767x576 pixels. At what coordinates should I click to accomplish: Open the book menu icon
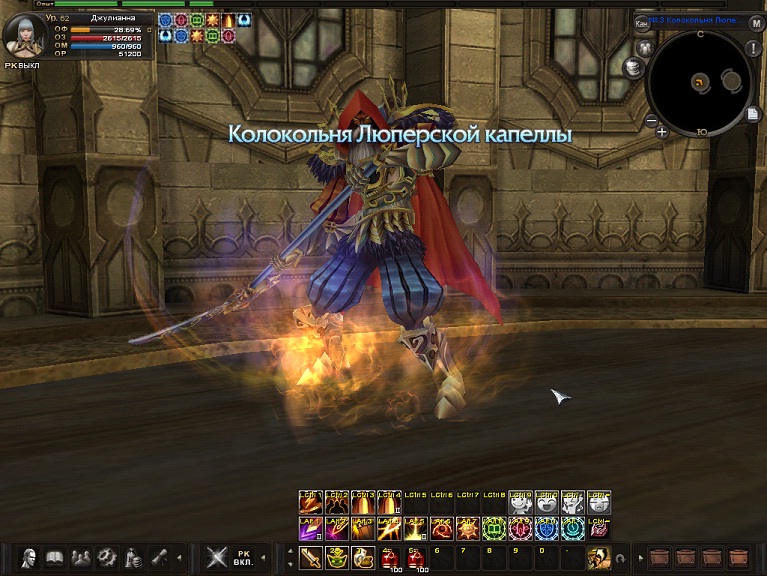point(55,557)
